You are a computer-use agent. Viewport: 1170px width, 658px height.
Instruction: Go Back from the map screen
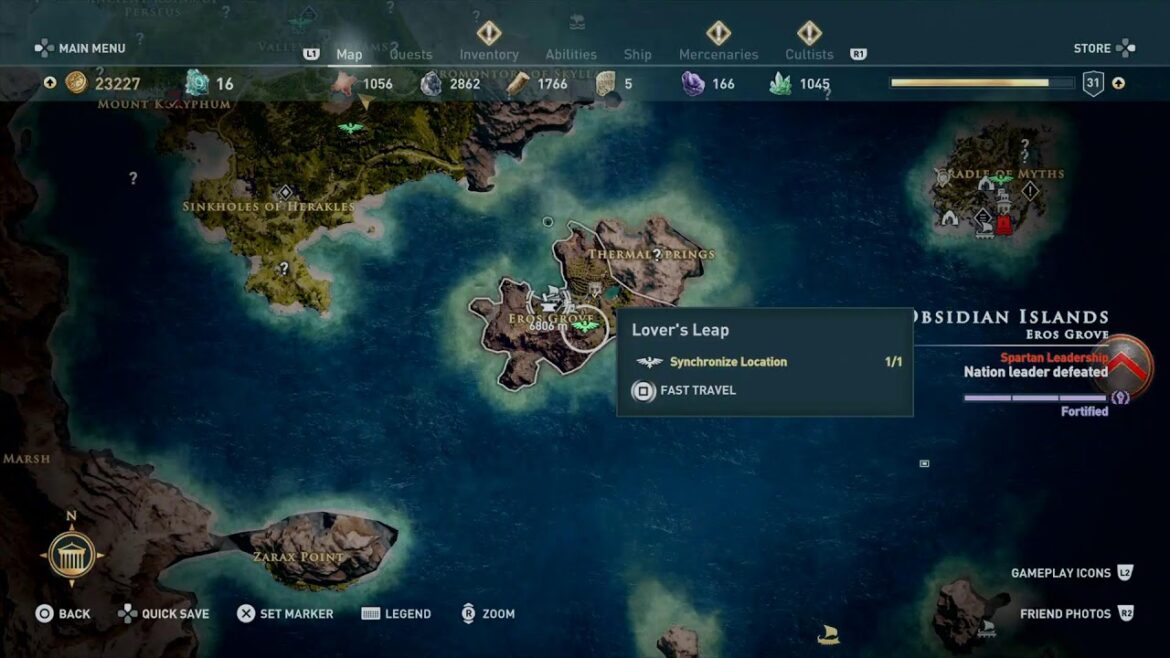click(x=63, y=614)
